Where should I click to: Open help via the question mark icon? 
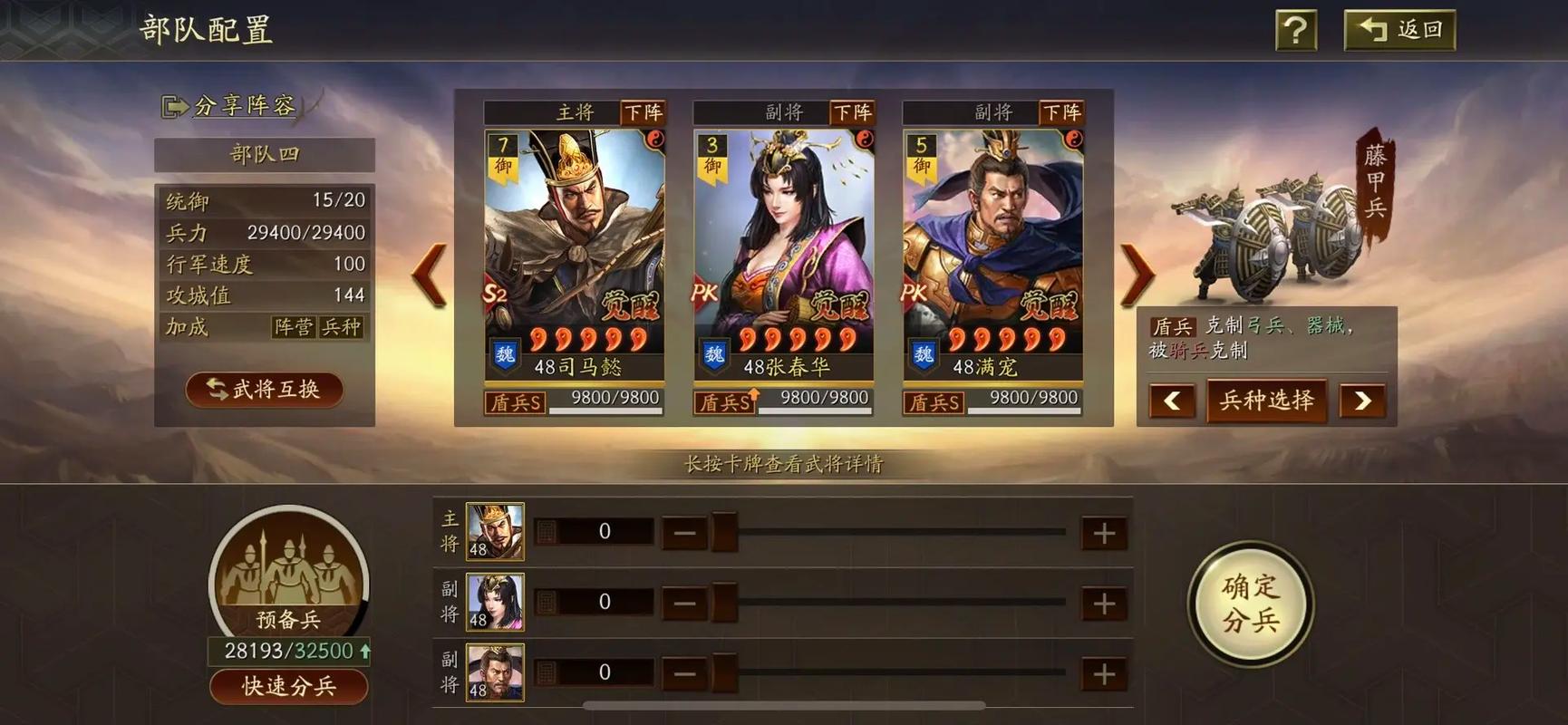(x=1294, y=29)
